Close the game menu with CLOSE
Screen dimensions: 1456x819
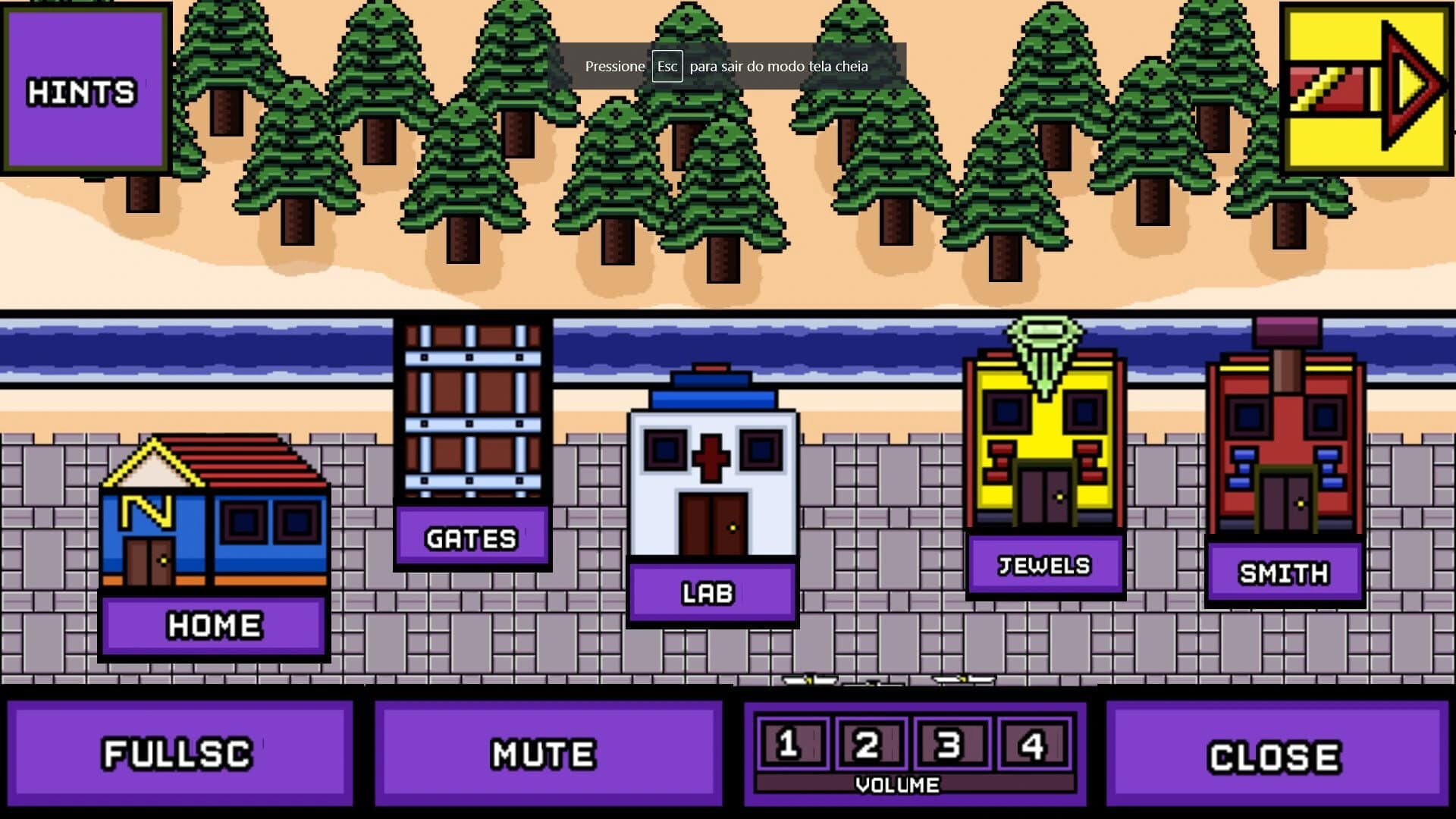click(x=1275, y=752)
